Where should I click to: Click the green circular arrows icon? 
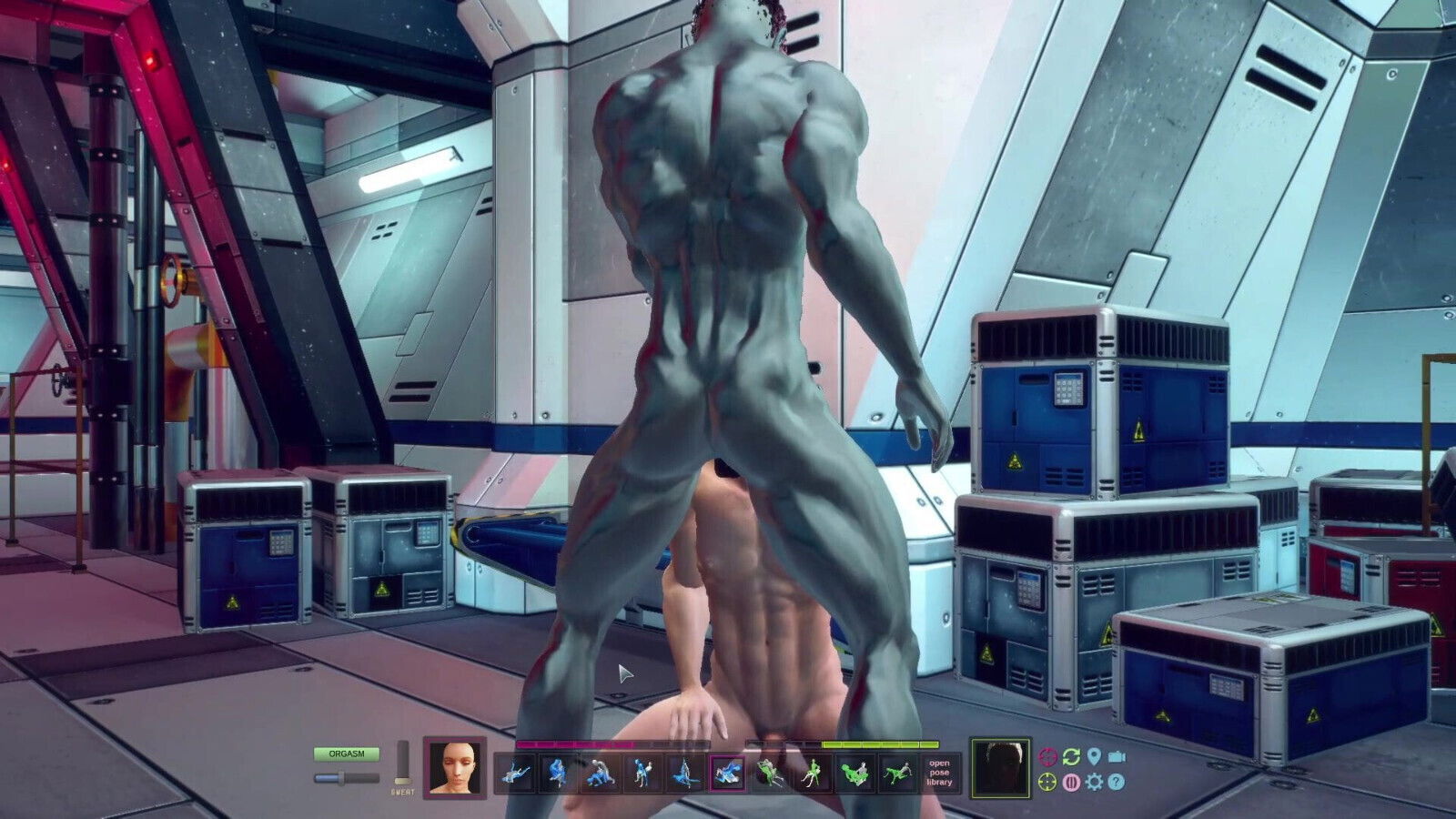tap(1071, 757)
